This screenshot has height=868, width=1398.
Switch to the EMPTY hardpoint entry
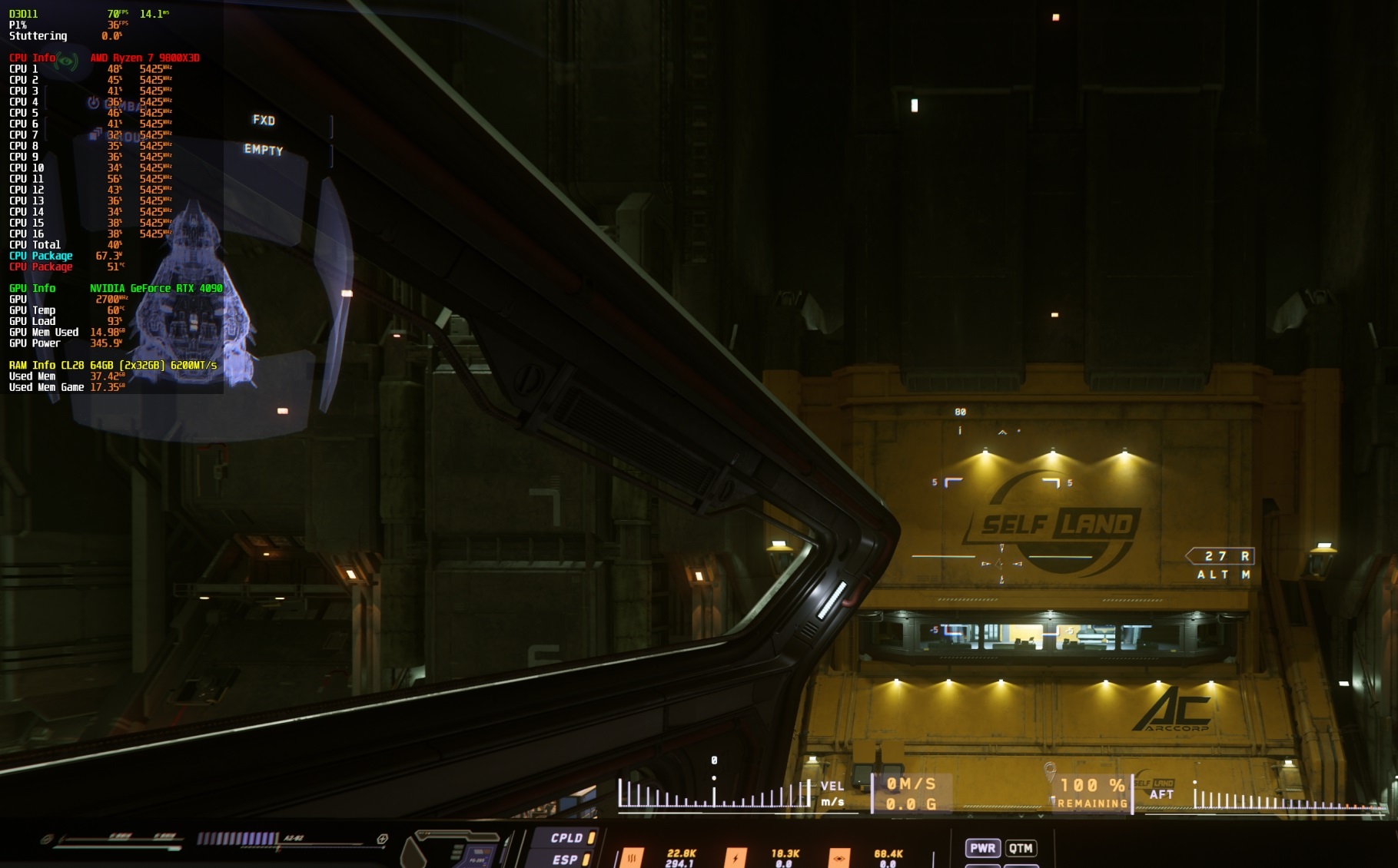tap(264, 151)
